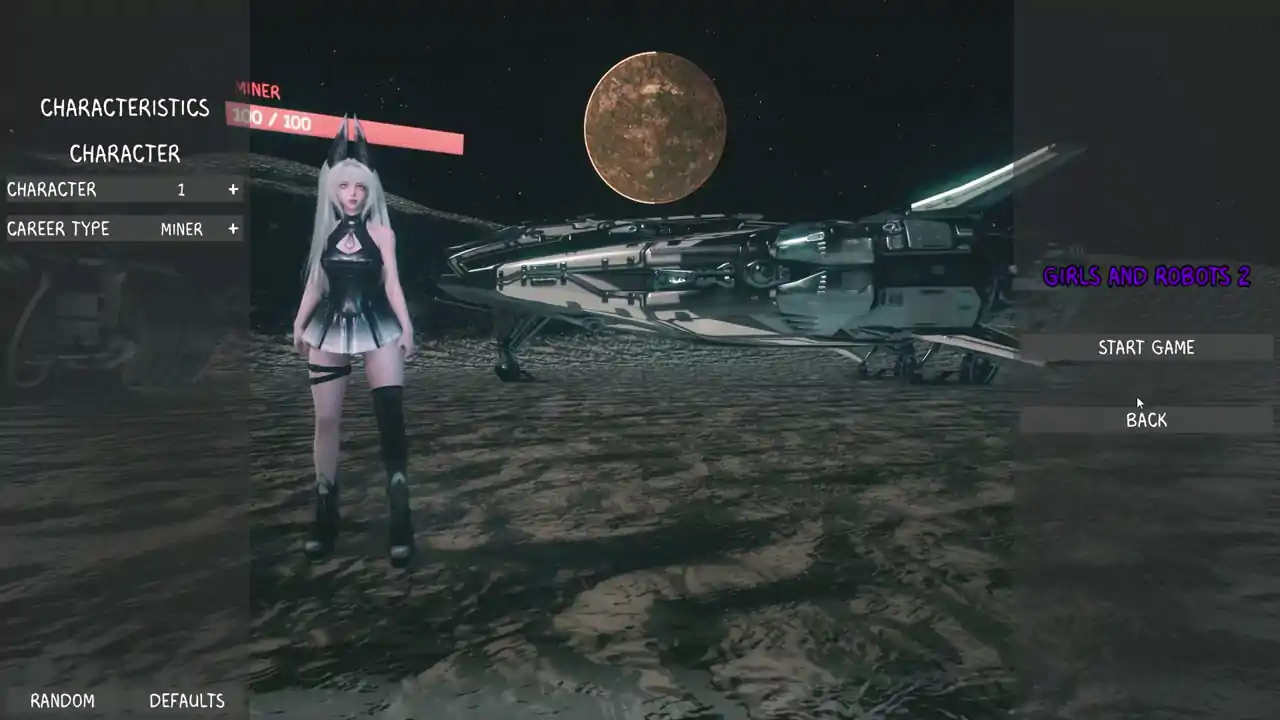Click the CHARACTERISTICS panel header

[124, 107]
